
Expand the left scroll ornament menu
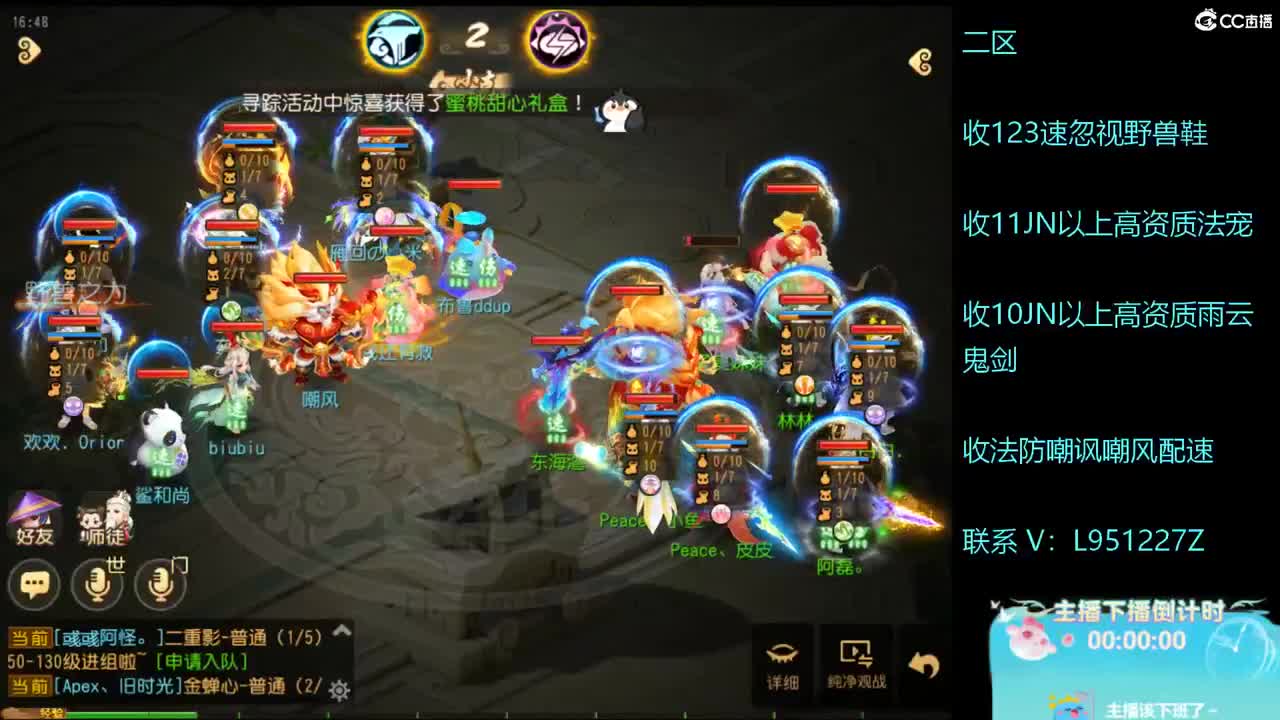click(x=29, y=48)
